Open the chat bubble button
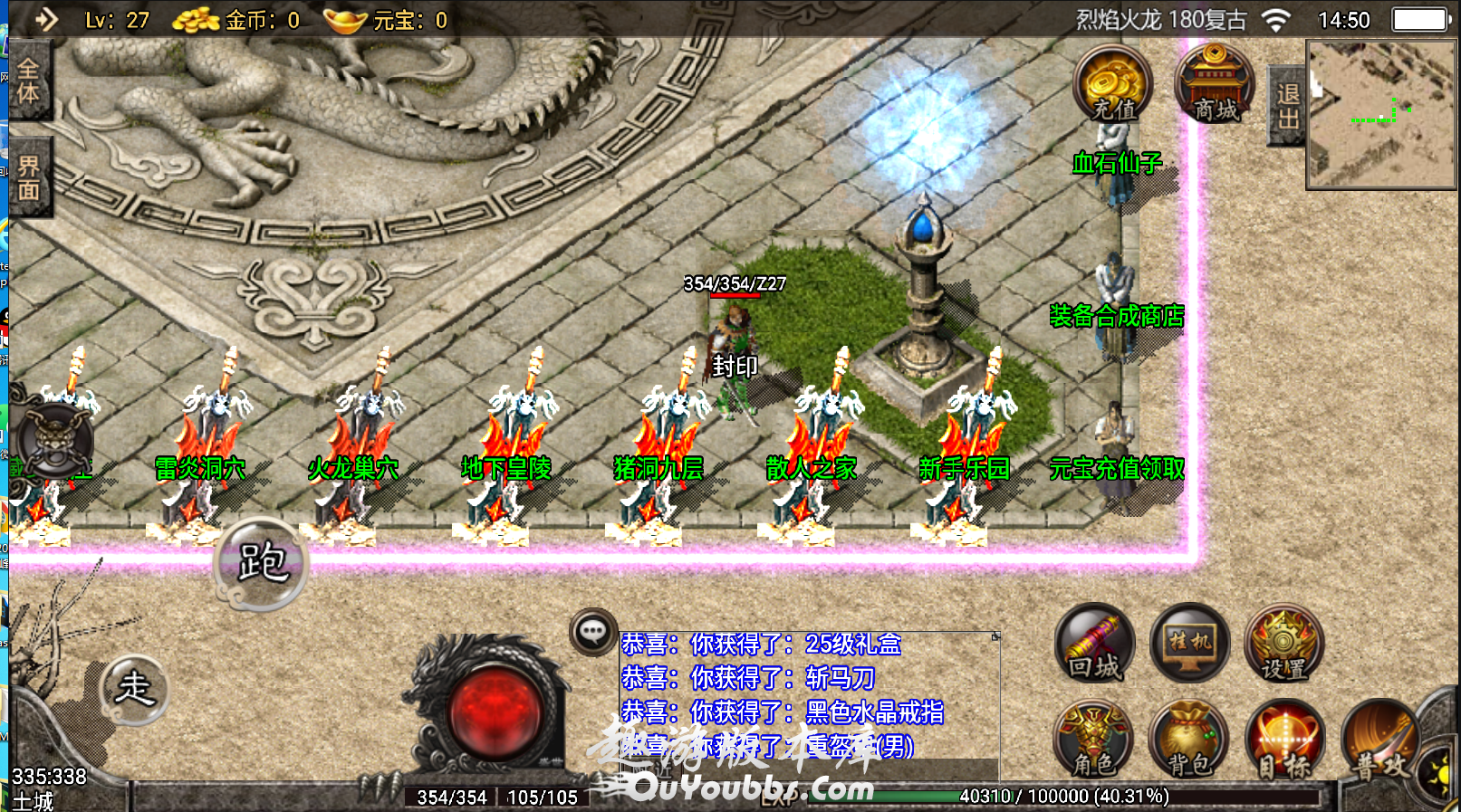The height and width of the screenshot is (812, 1461). click(593, 632)
